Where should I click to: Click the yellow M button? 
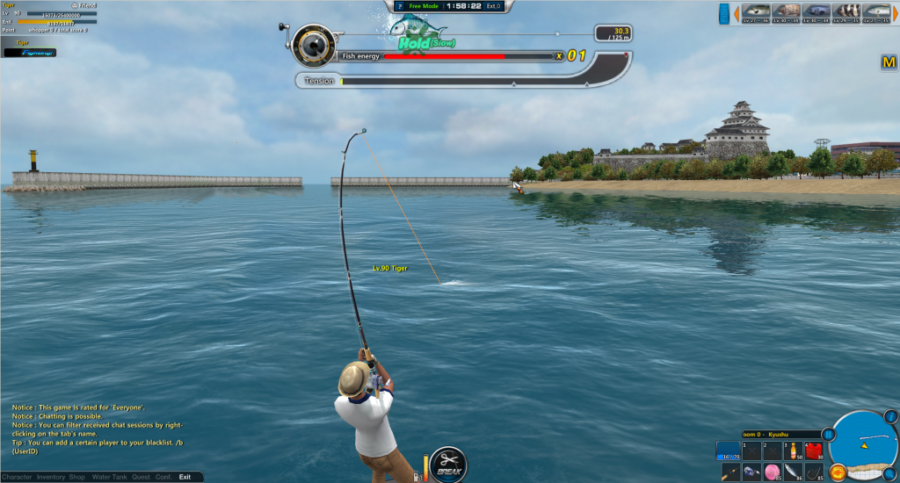(888, 63)
